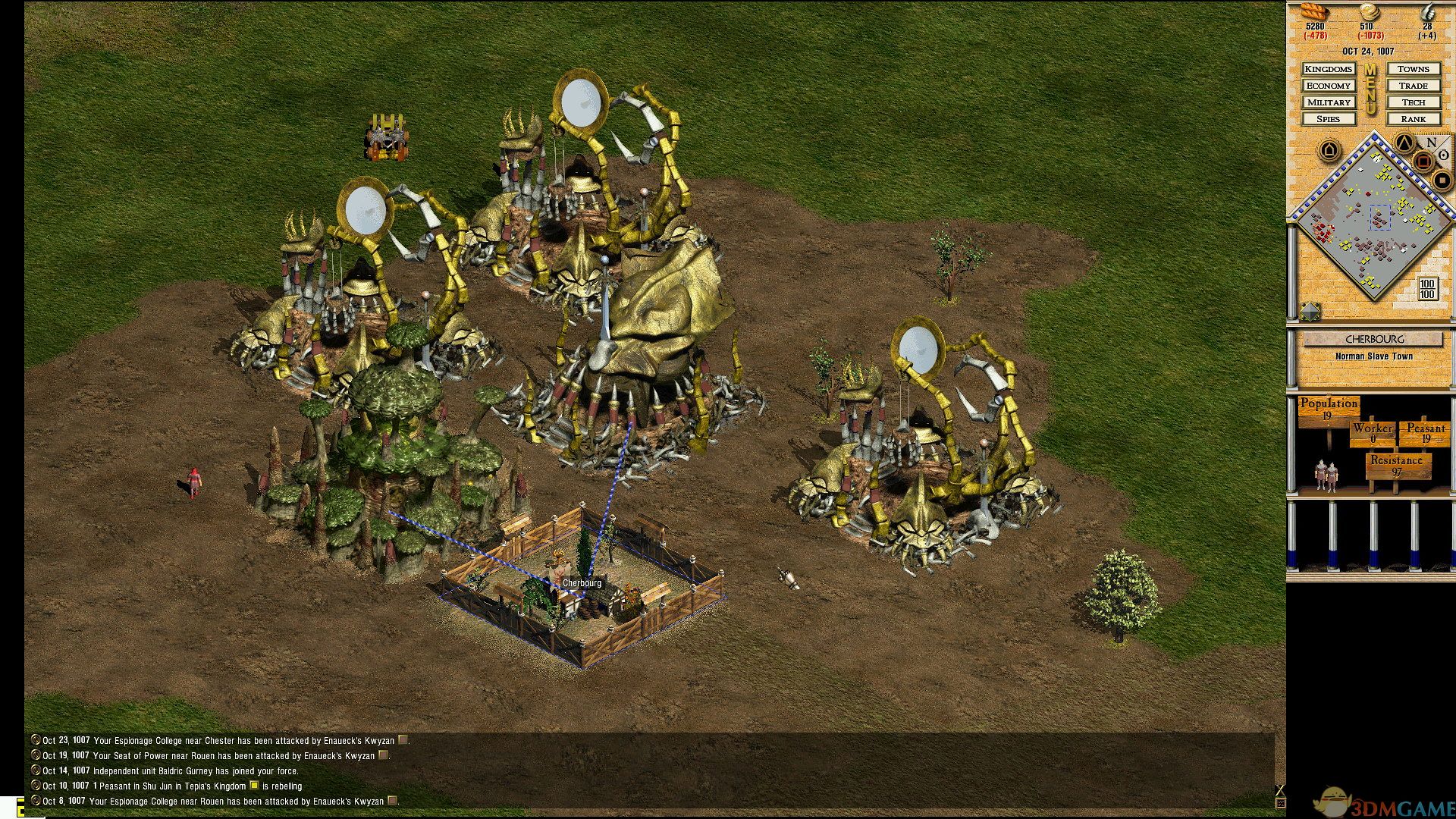
Task: View the Rank report
Action: point(1414,119)
